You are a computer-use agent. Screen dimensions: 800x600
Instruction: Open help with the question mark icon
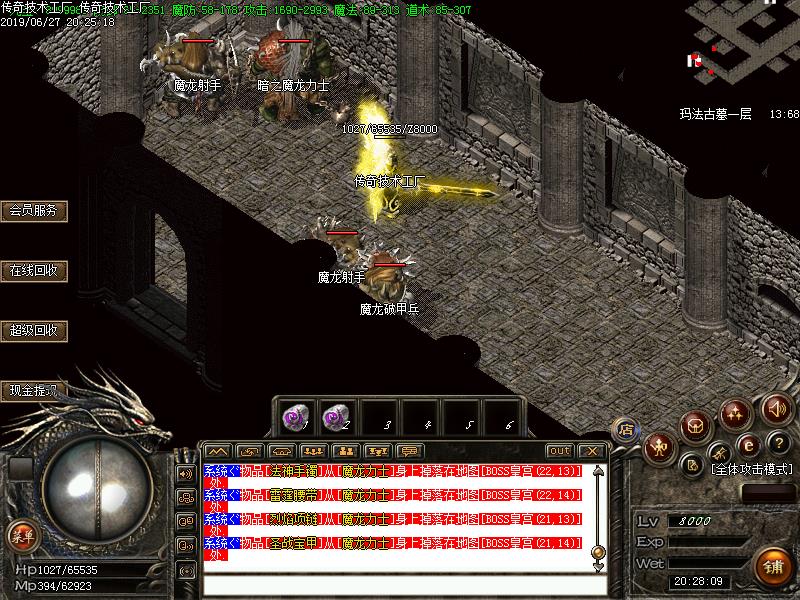pyautogui.click(x=778, y=443)
